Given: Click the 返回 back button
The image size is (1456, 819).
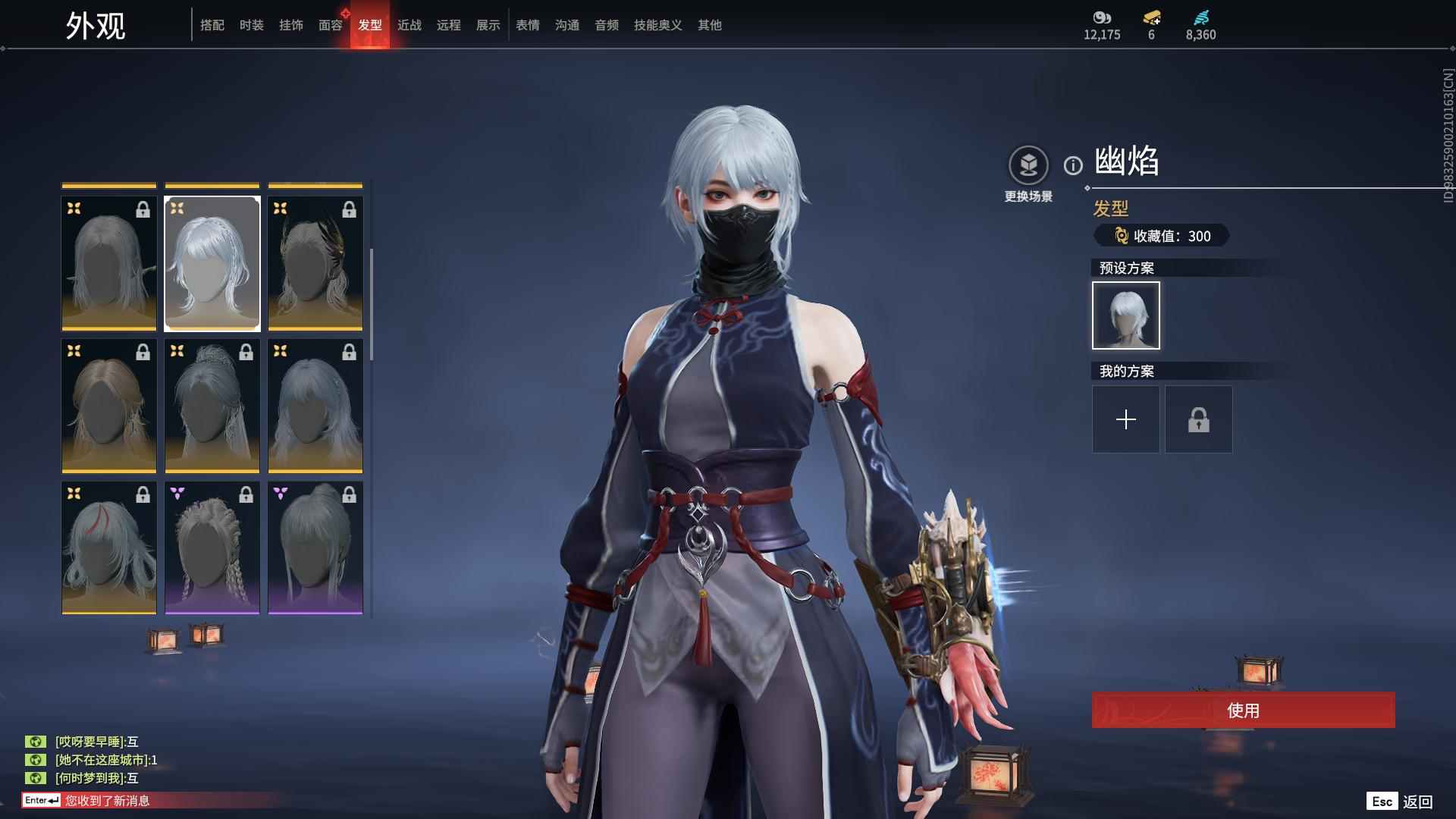Looking at the screenshot, I should click(1416, 802).
